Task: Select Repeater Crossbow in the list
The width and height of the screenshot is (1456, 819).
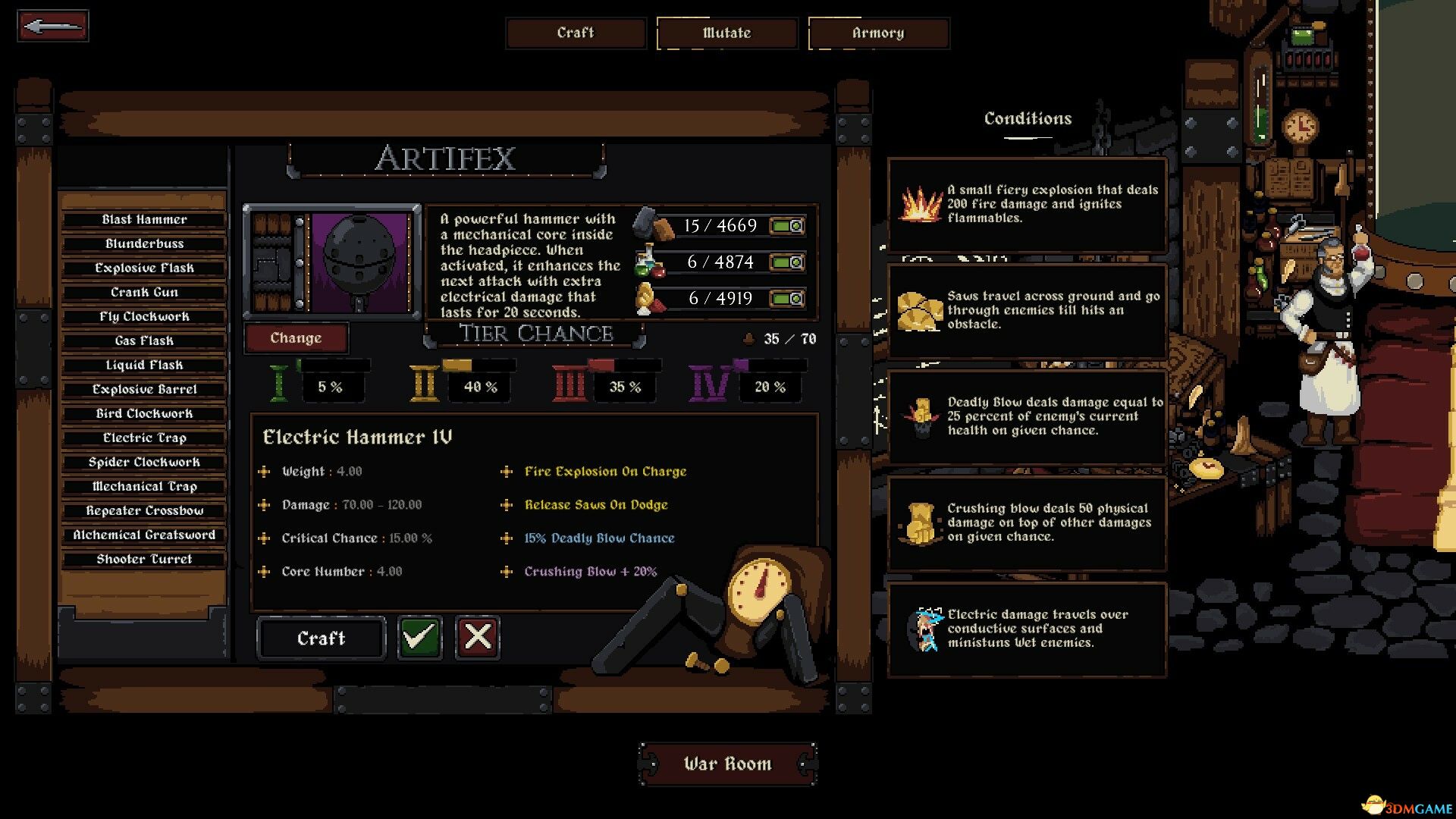Action: tap(144, 511)
